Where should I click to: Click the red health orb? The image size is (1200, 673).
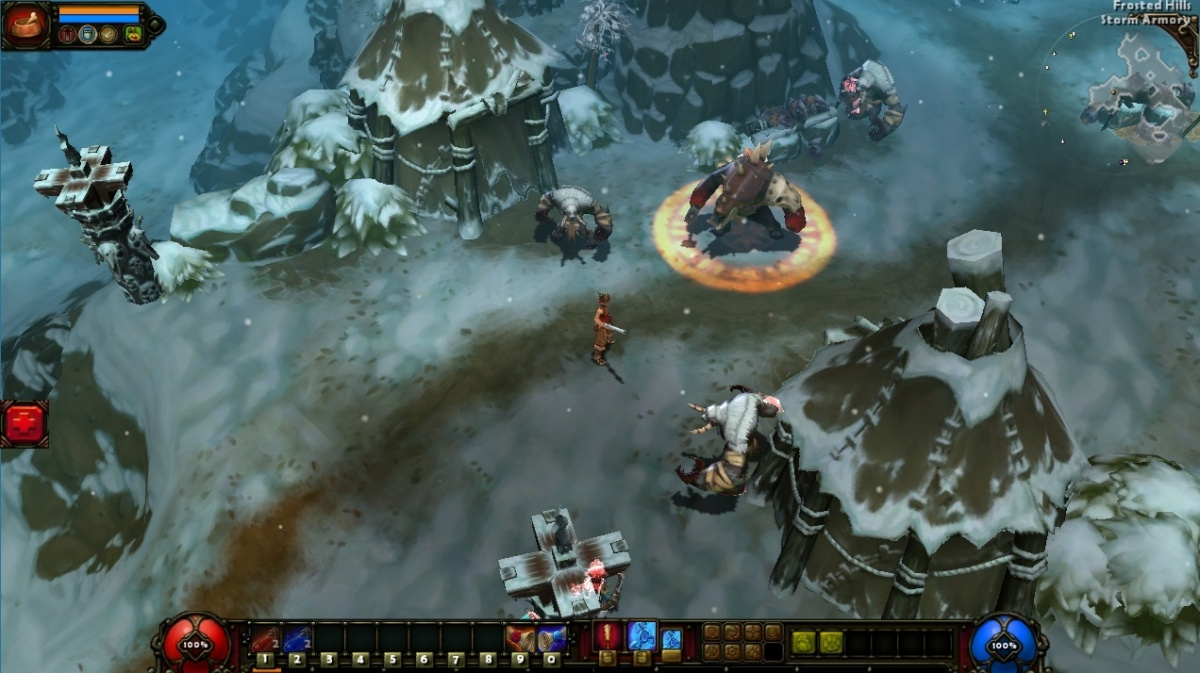(196, 645)
